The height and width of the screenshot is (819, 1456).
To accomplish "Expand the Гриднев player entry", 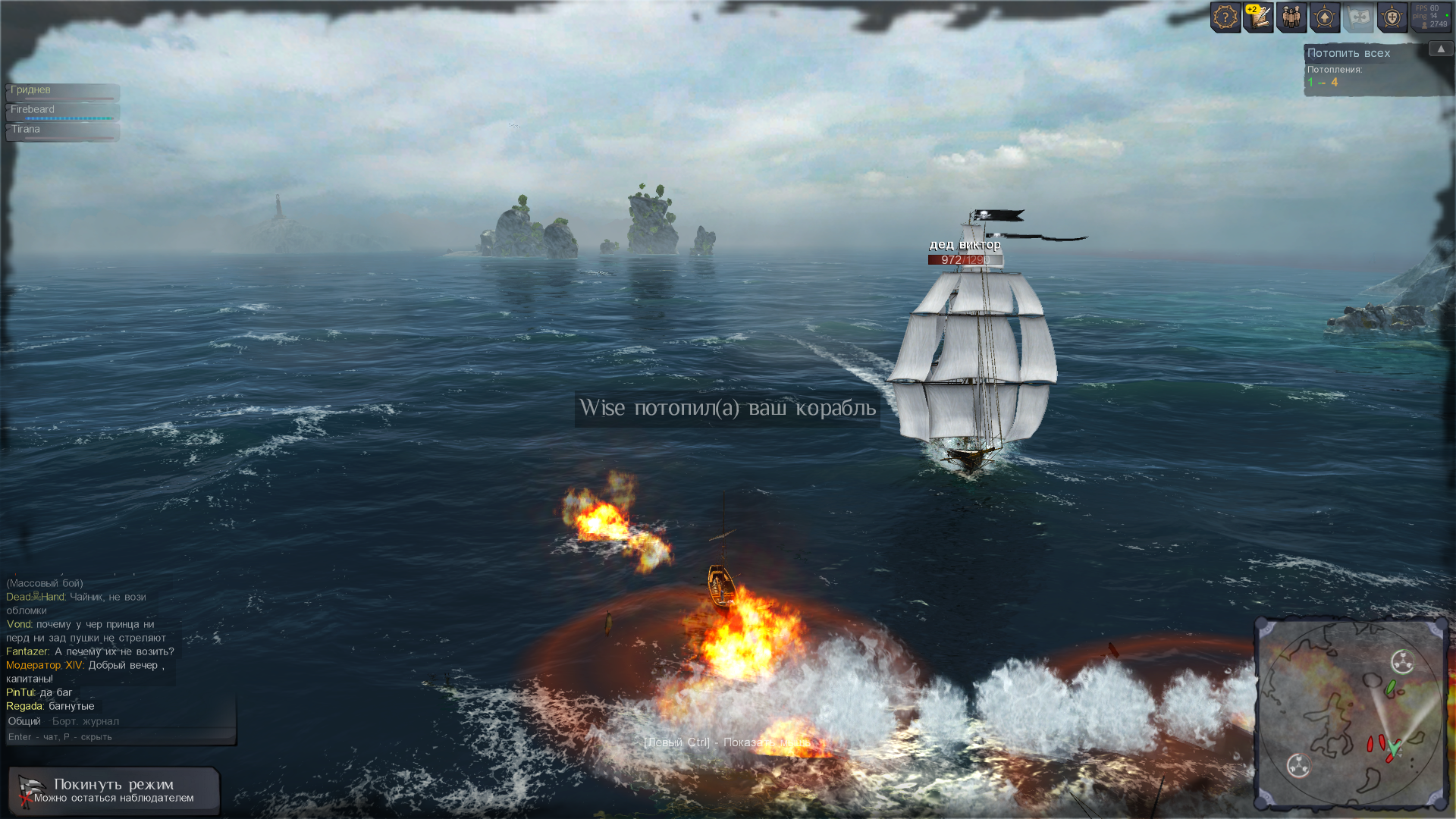I will [x=63, y=91].
